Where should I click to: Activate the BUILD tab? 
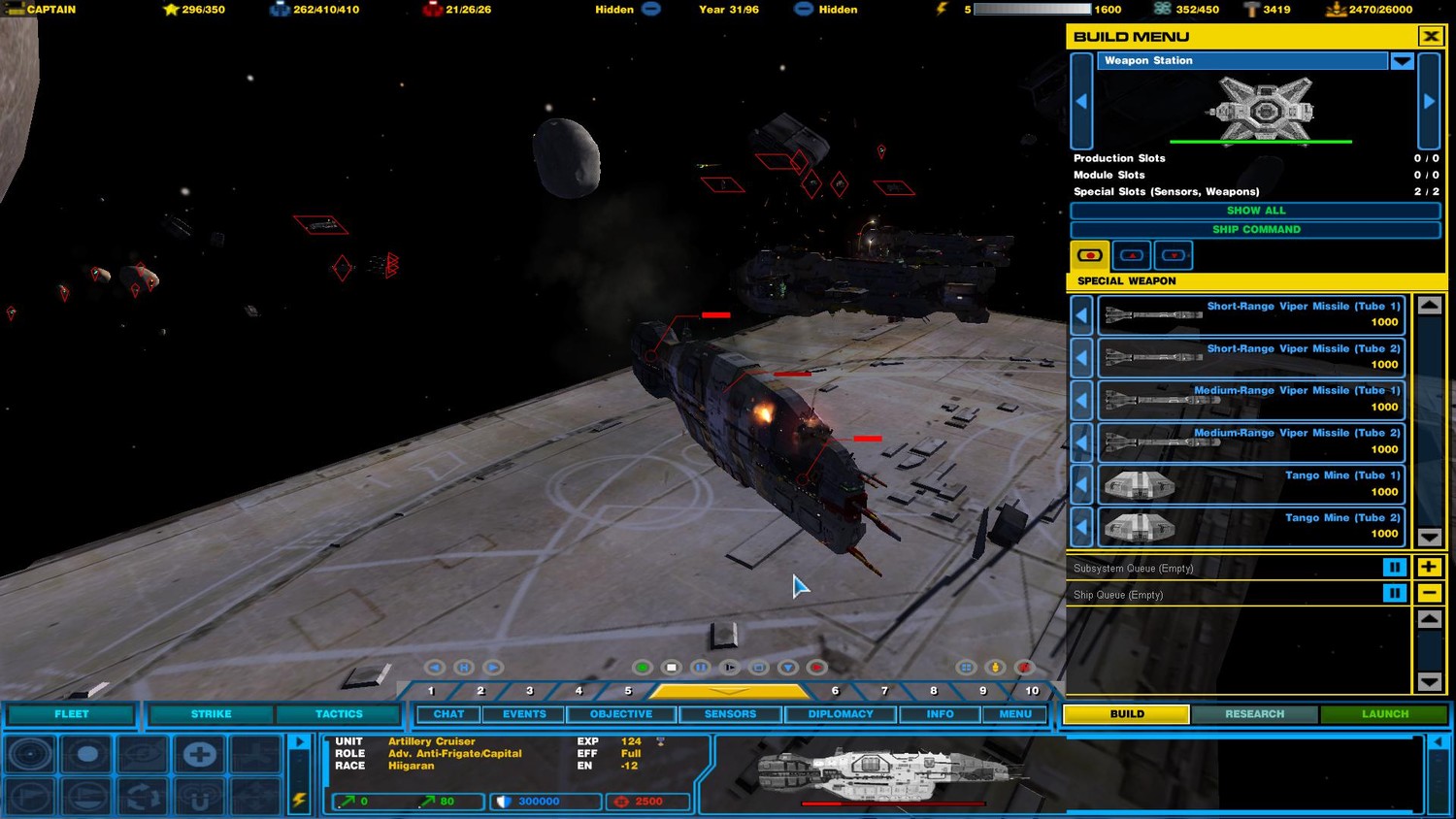(x=1126, y=714)
